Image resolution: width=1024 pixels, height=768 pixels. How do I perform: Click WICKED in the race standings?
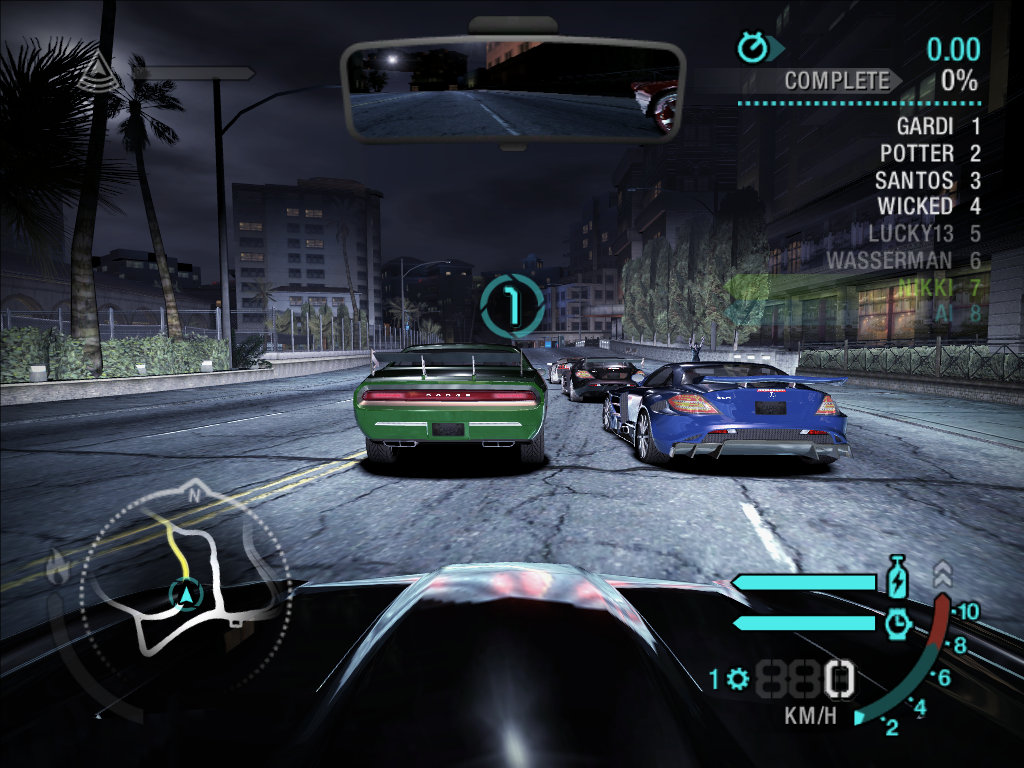914,206
